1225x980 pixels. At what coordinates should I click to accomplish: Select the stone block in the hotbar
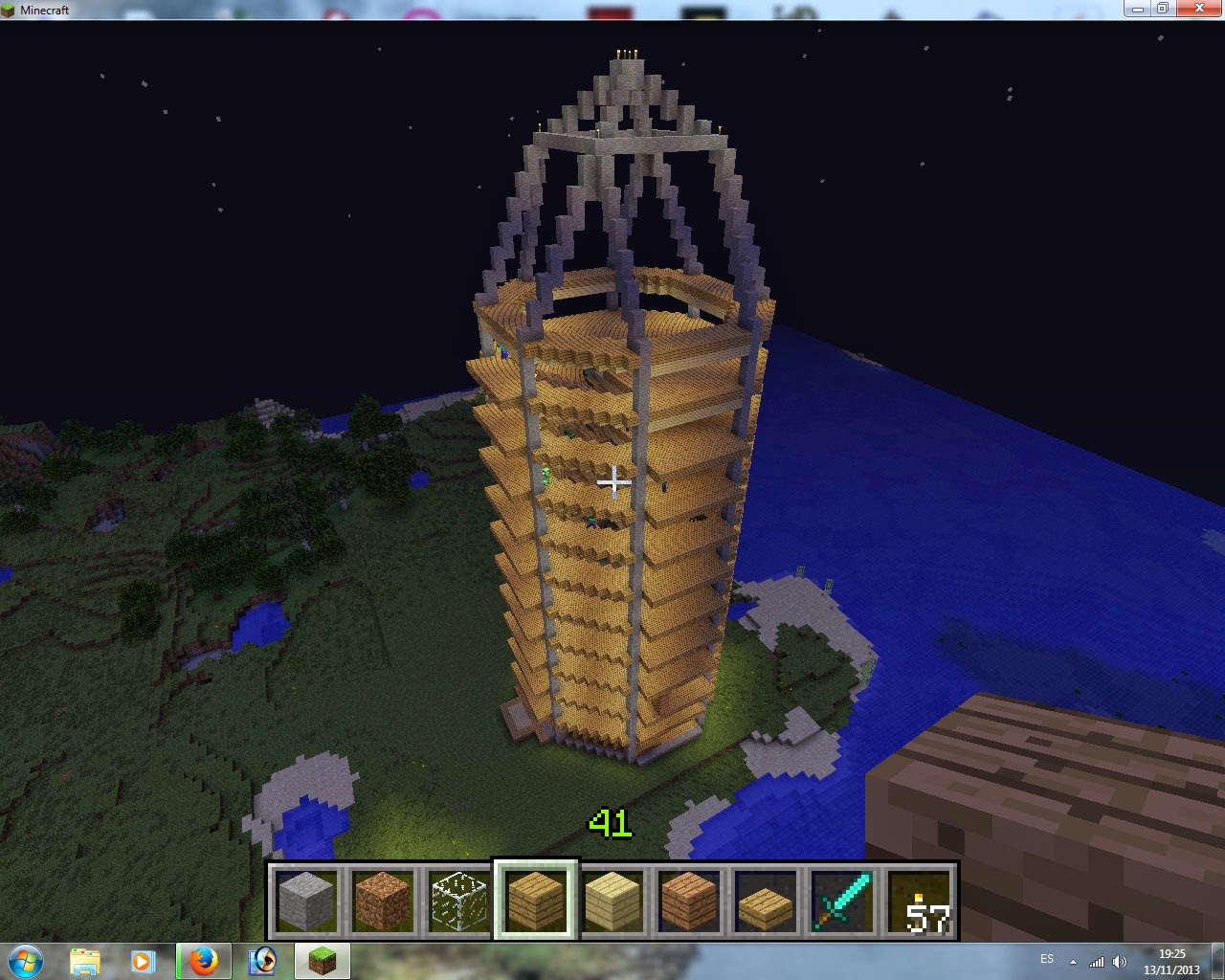(306, 900)
